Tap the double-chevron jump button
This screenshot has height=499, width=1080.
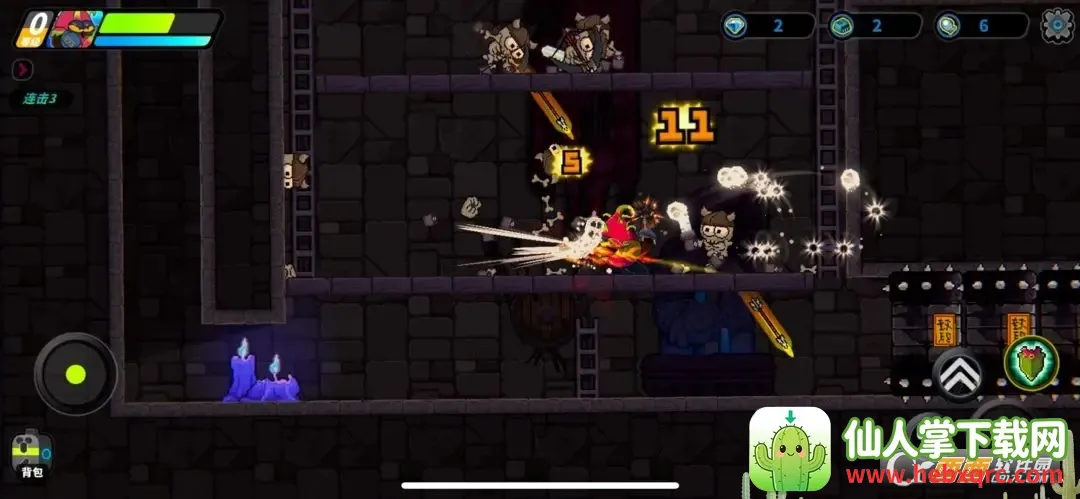coord(957,374)
